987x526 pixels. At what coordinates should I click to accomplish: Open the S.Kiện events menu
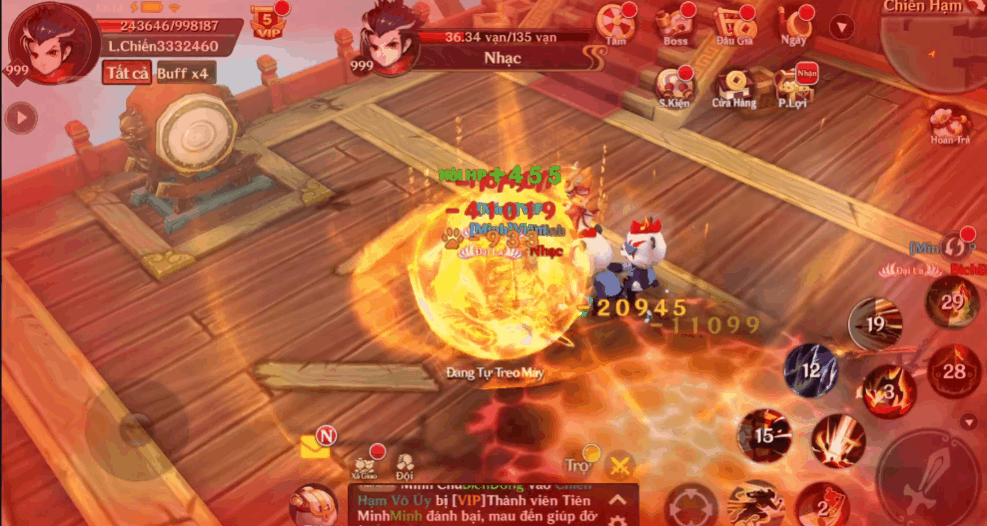pos(674,85)
